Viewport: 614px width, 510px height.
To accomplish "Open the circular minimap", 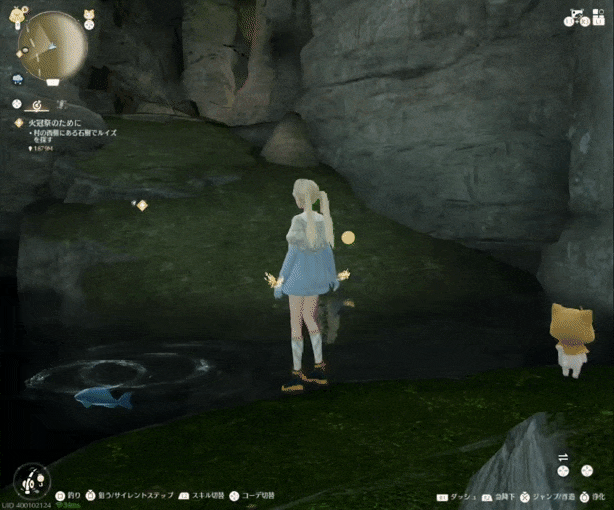I will pos(52,45).
